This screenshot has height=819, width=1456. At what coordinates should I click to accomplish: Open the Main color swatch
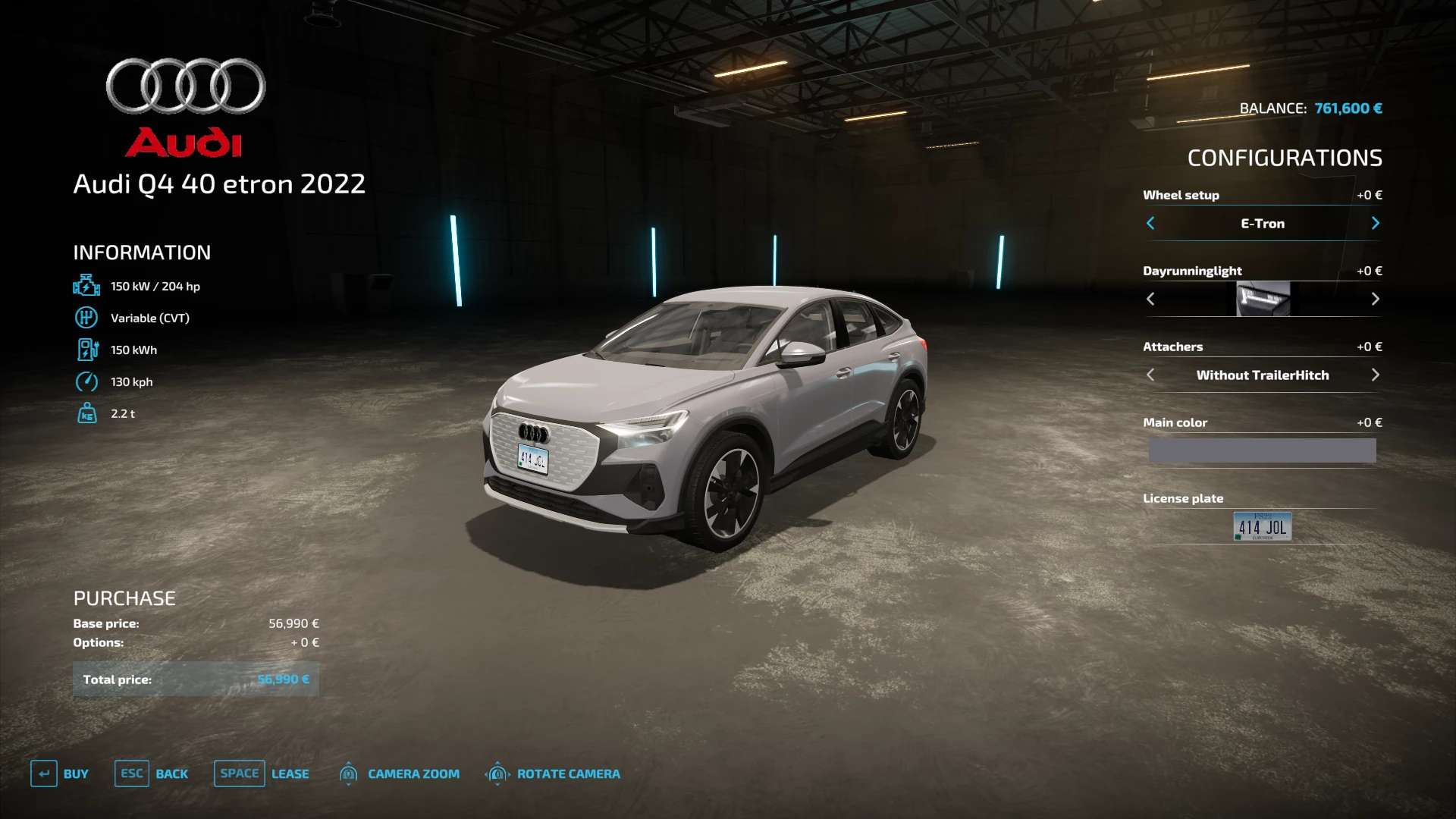pyautogui.click(x=1262, y=450)
